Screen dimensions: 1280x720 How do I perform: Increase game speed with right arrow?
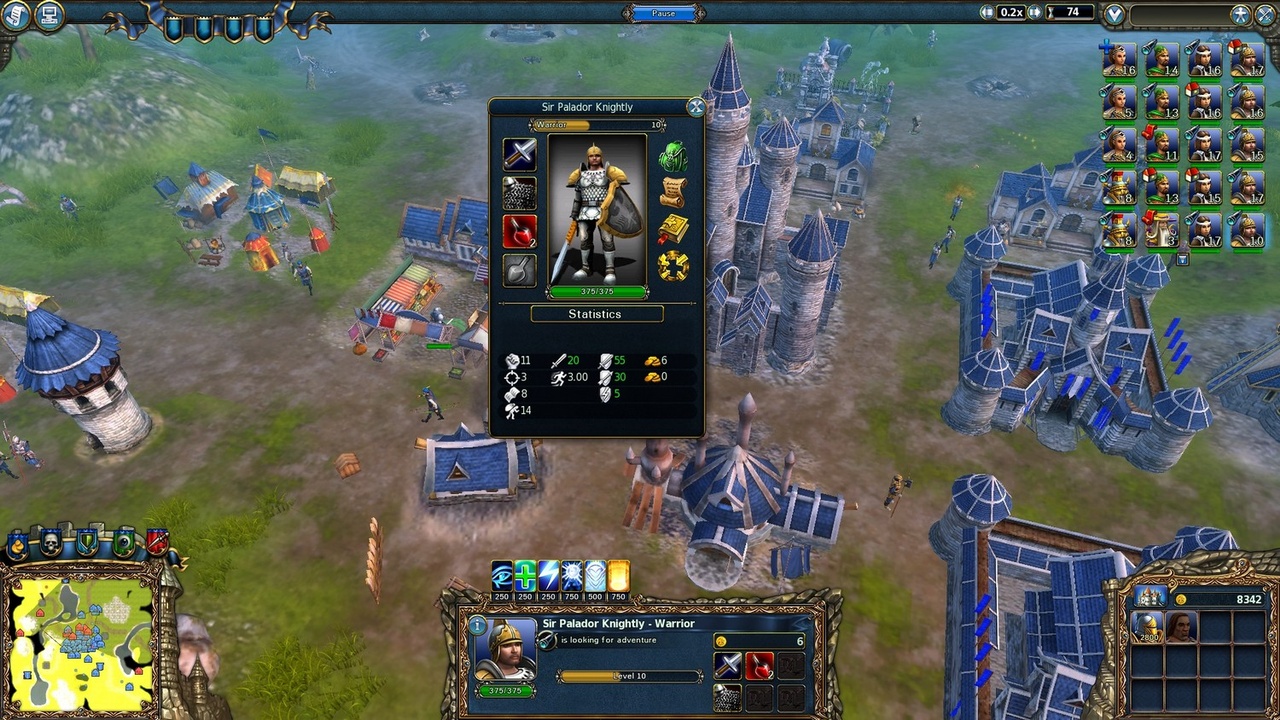1035,13
